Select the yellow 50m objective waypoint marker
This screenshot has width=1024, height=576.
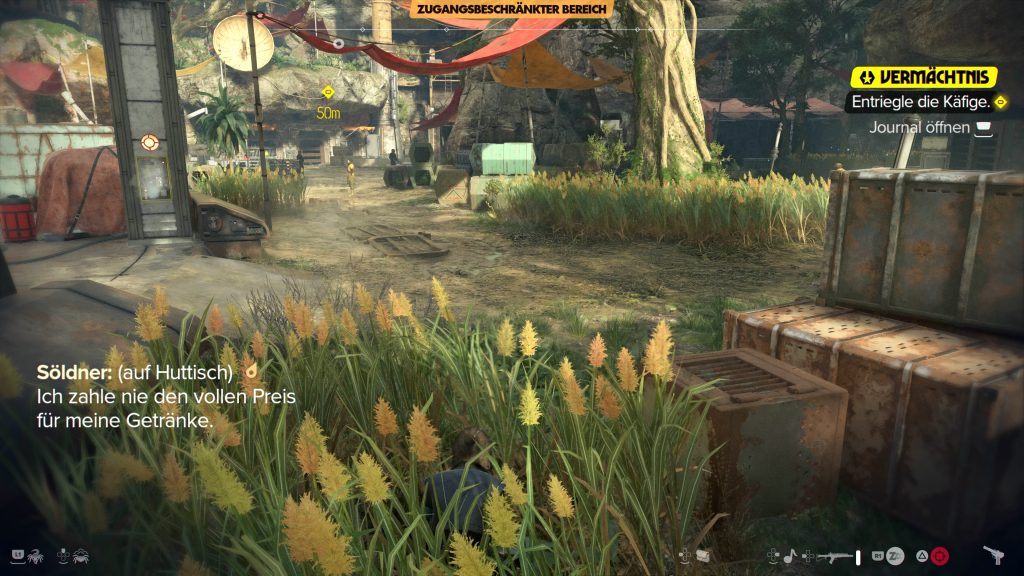(328, 93)
